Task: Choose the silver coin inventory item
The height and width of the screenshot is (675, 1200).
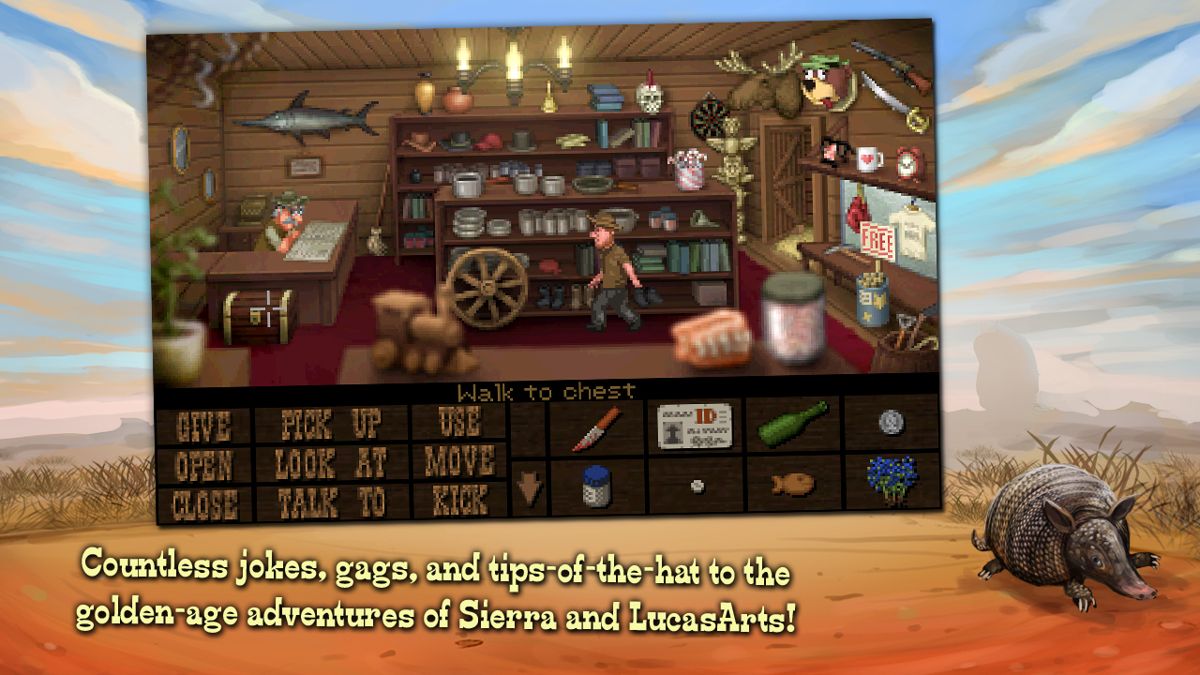Action: tap(890, 421)
